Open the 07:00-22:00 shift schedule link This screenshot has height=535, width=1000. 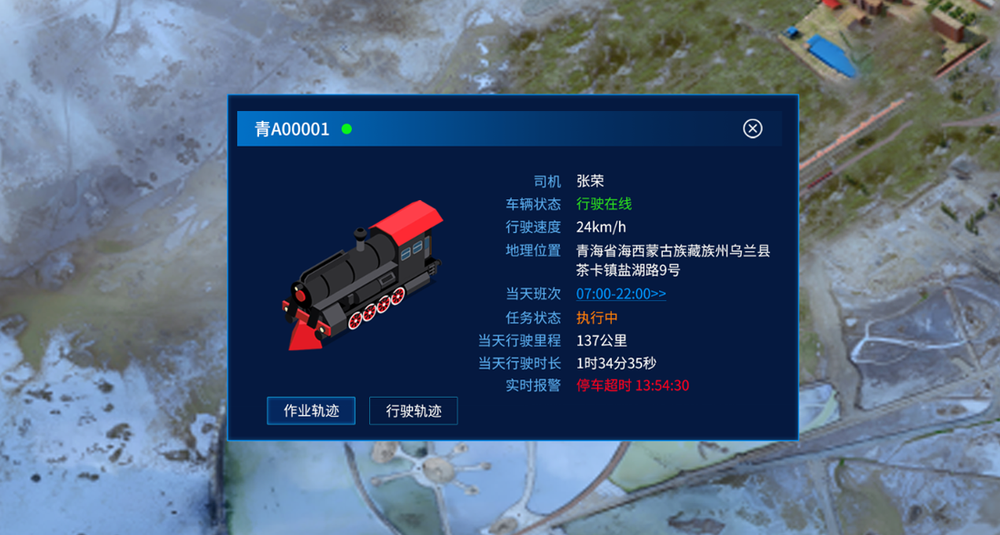(621, 294)
